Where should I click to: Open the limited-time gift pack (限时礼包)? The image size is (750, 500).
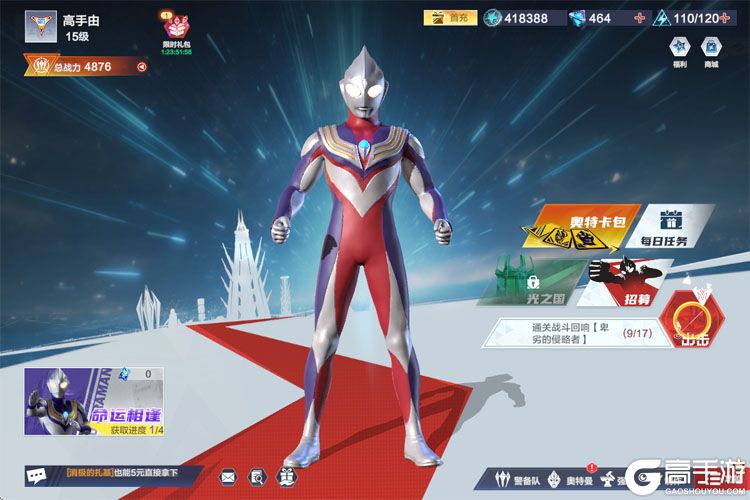(175, 30)
